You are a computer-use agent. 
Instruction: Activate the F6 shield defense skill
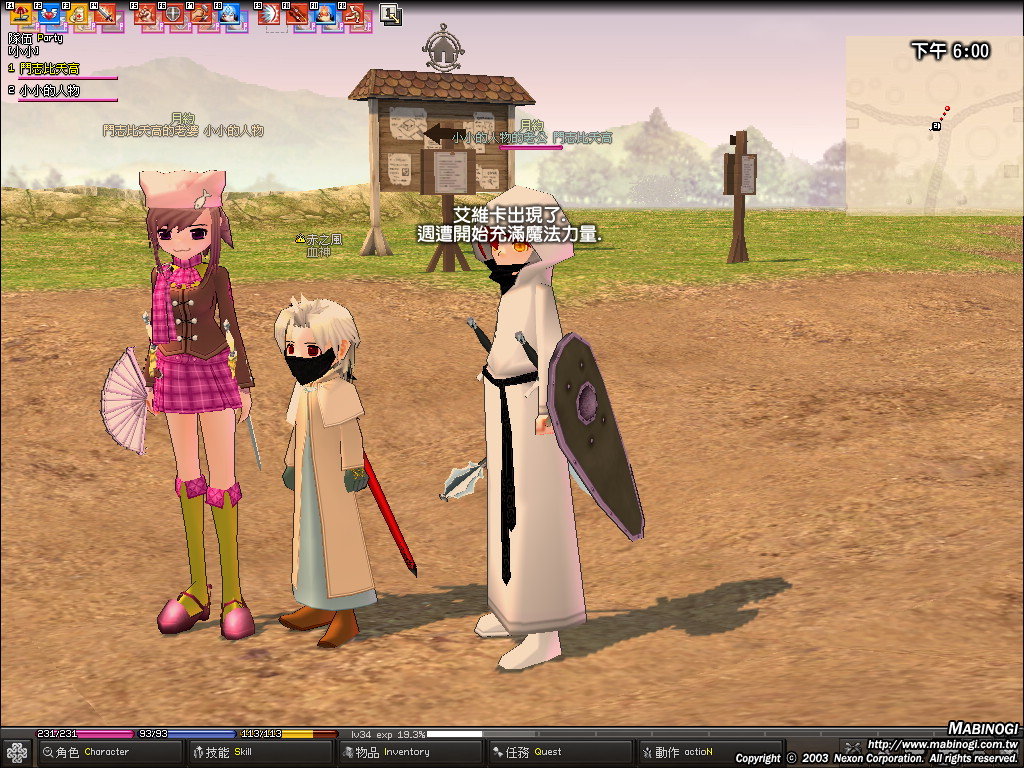pos(174,15)
